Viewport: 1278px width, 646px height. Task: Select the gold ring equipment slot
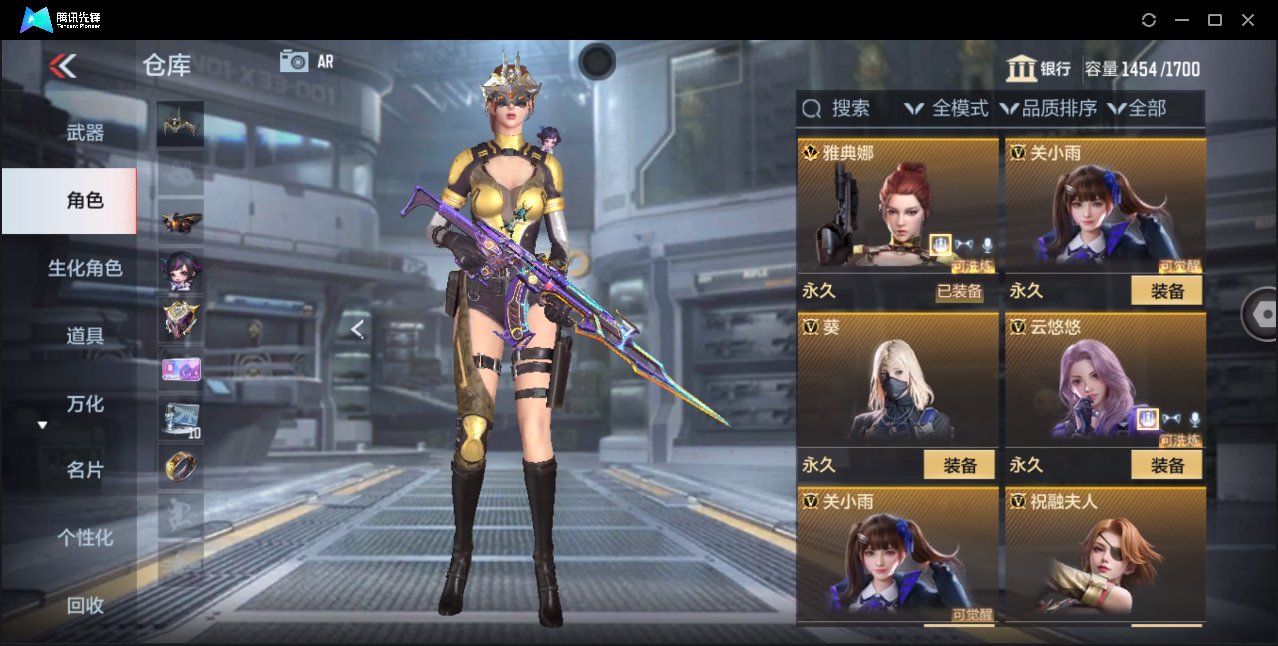point(180,465)
